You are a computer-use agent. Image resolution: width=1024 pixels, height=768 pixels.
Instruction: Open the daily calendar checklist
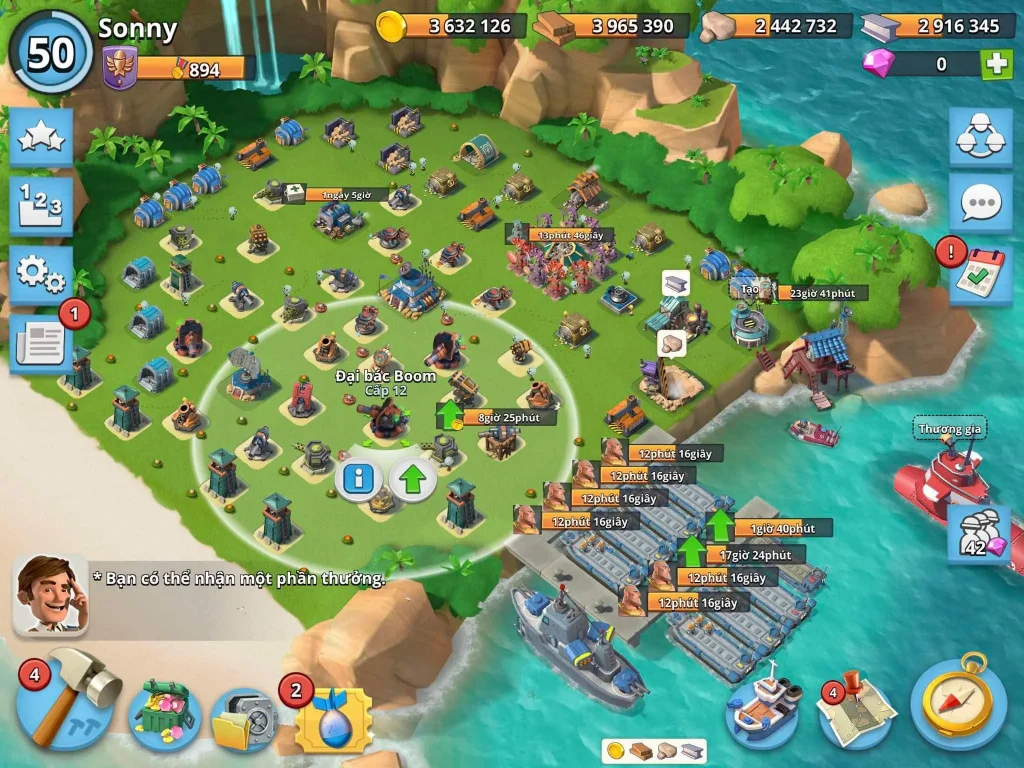coord(980,273)
